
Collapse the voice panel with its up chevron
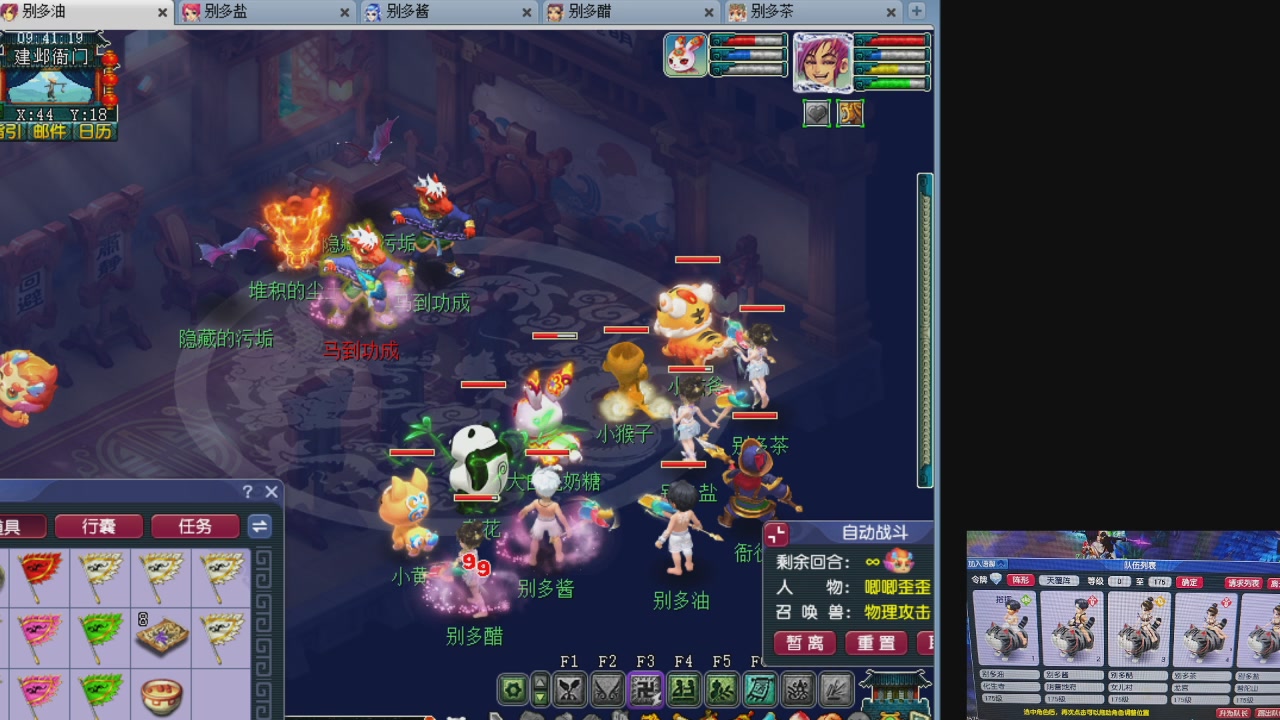click(1001, 563)
